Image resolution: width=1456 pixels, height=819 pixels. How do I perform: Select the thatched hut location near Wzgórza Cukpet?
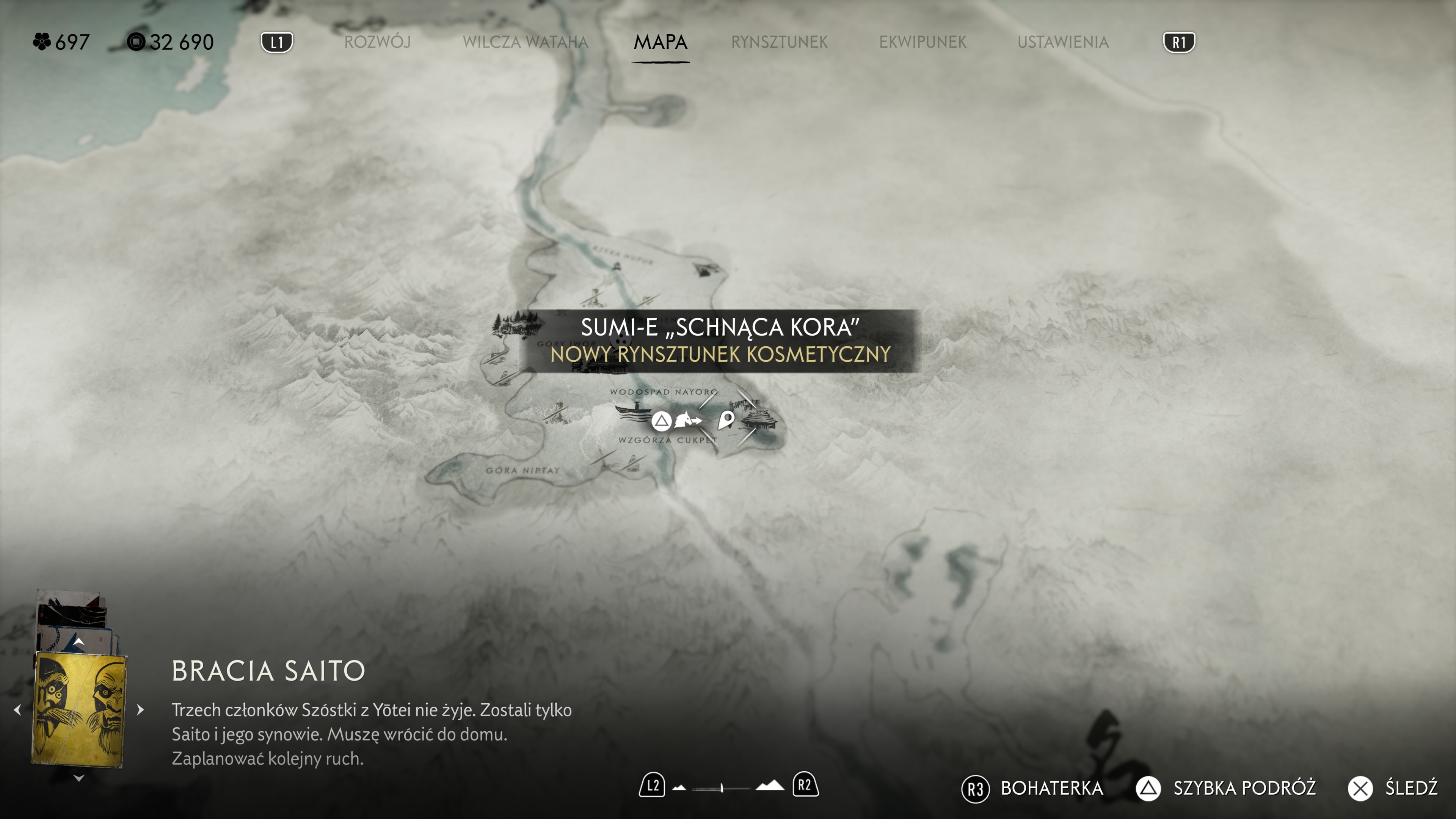[x=759, y=419]
